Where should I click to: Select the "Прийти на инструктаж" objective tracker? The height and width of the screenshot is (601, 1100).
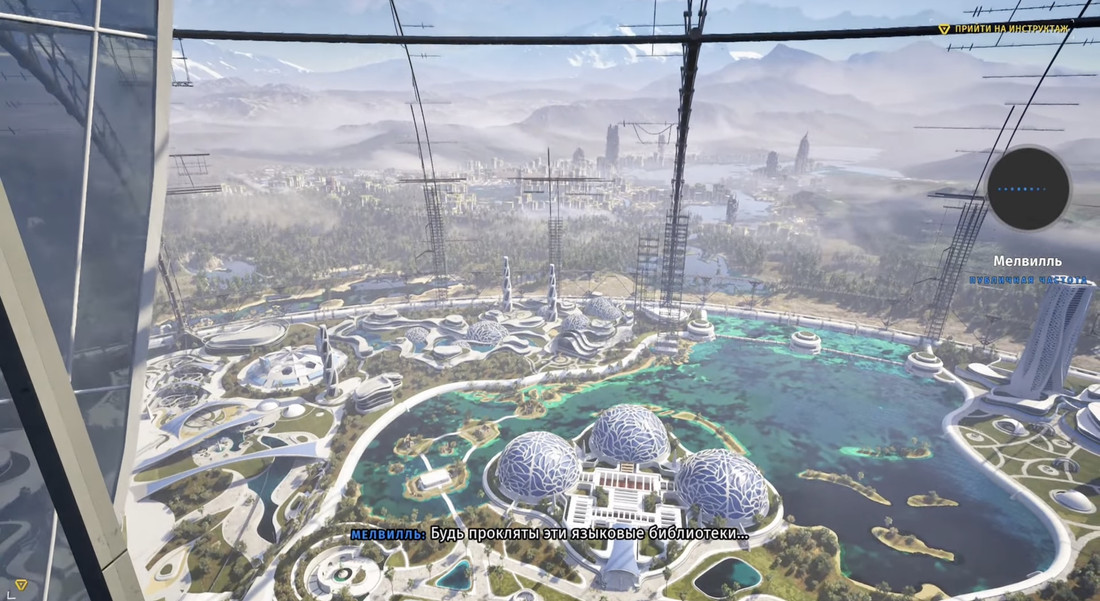1010,29
